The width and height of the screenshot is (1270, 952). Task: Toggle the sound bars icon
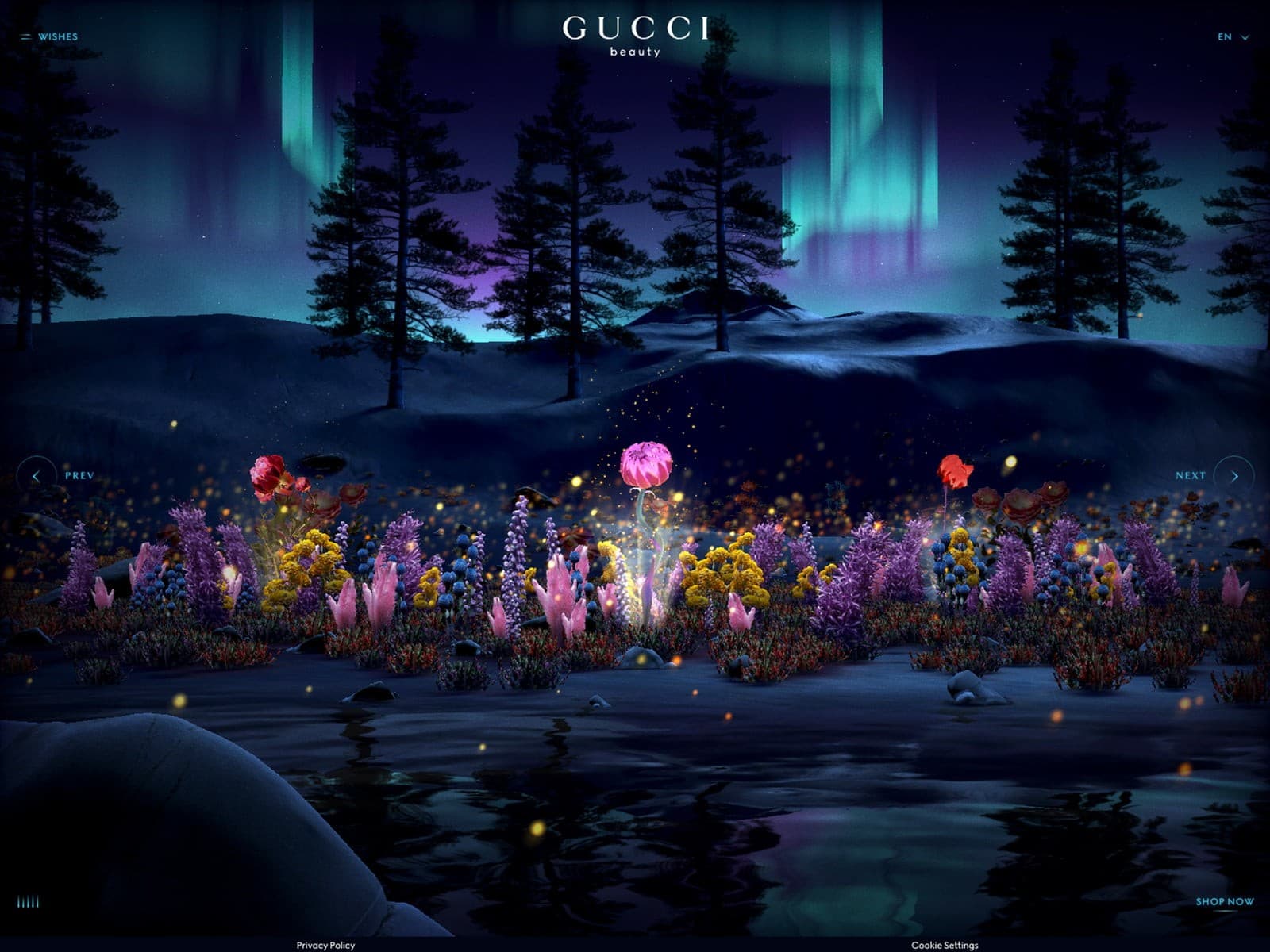(x=29, y=902)
